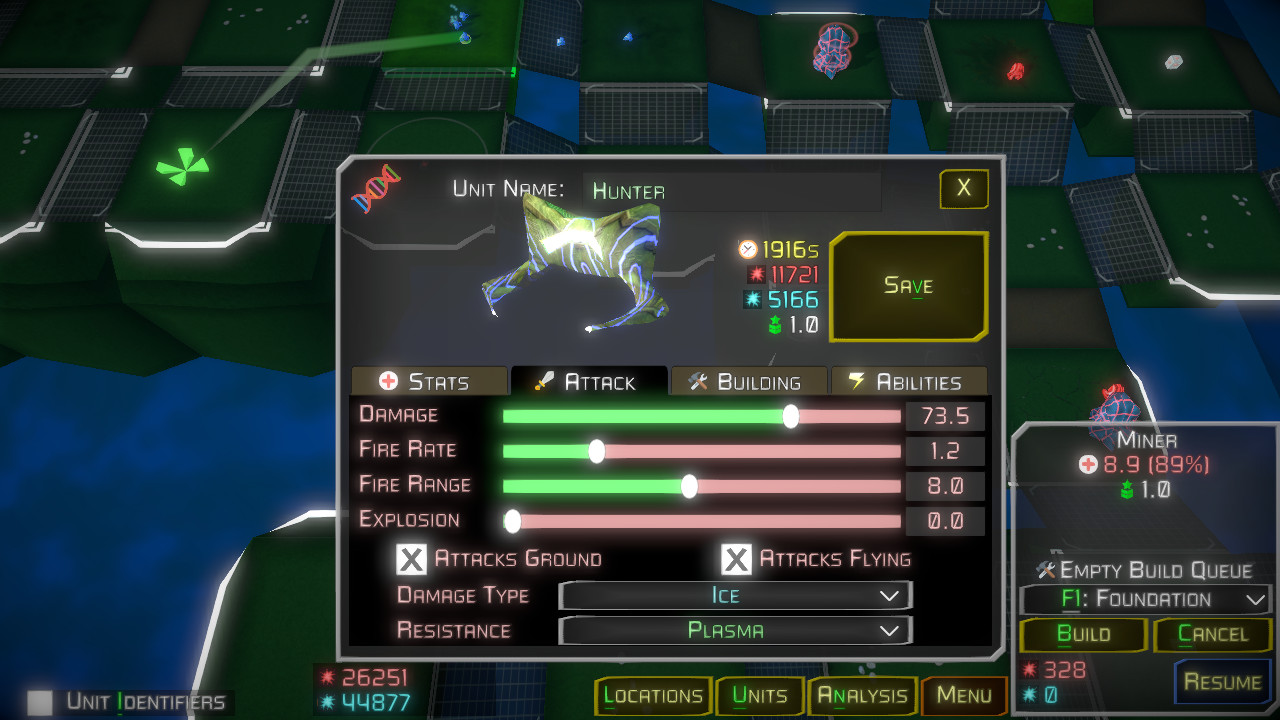The image size is (1280, 720).
Task: Open the Building tab
Action: 748,382
